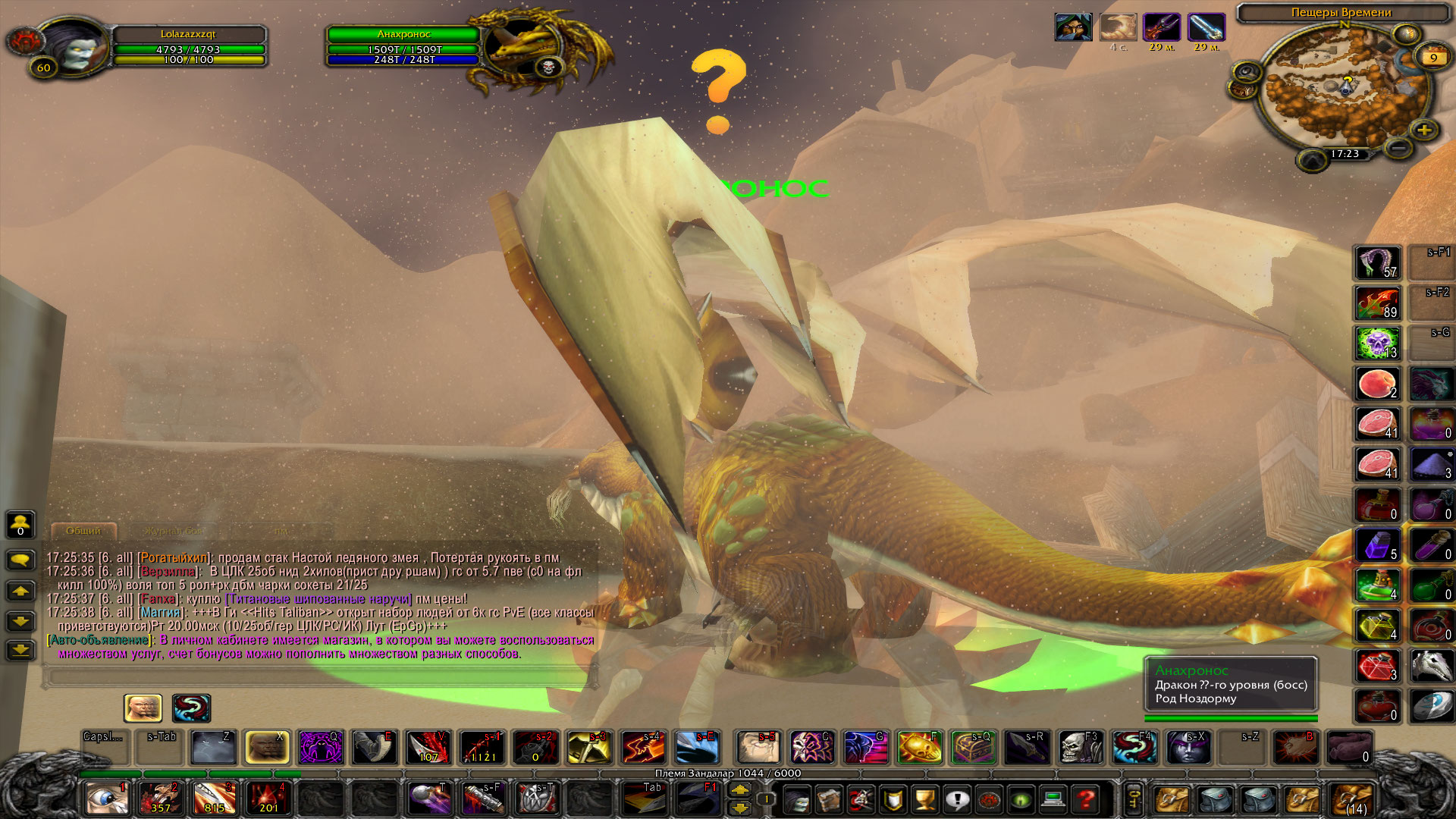The width and height of the screenshot is (1456, 819).
Task: Open the main backpack showing (14)
Action: [1354, 800]
